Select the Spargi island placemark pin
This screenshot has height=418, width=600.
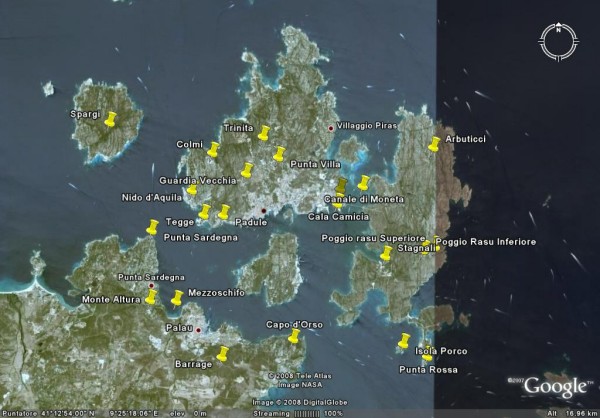(x=111, y=119)
